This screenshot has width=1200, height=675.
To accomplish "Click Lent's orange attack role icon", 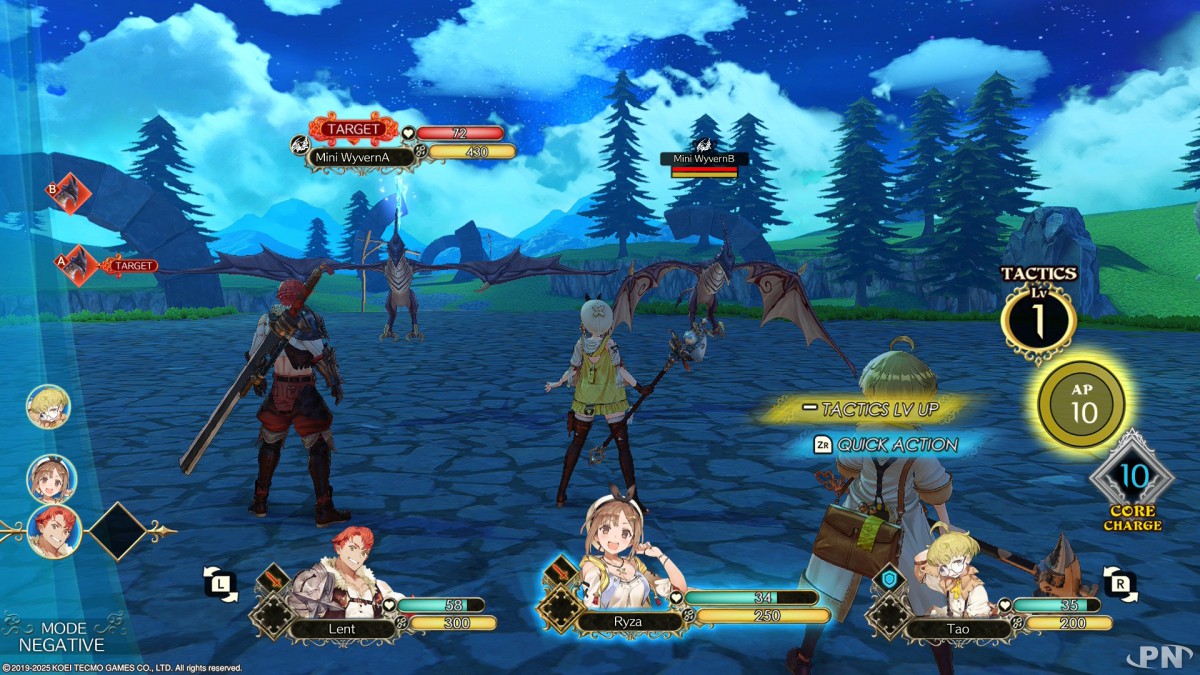I will 272,580.
